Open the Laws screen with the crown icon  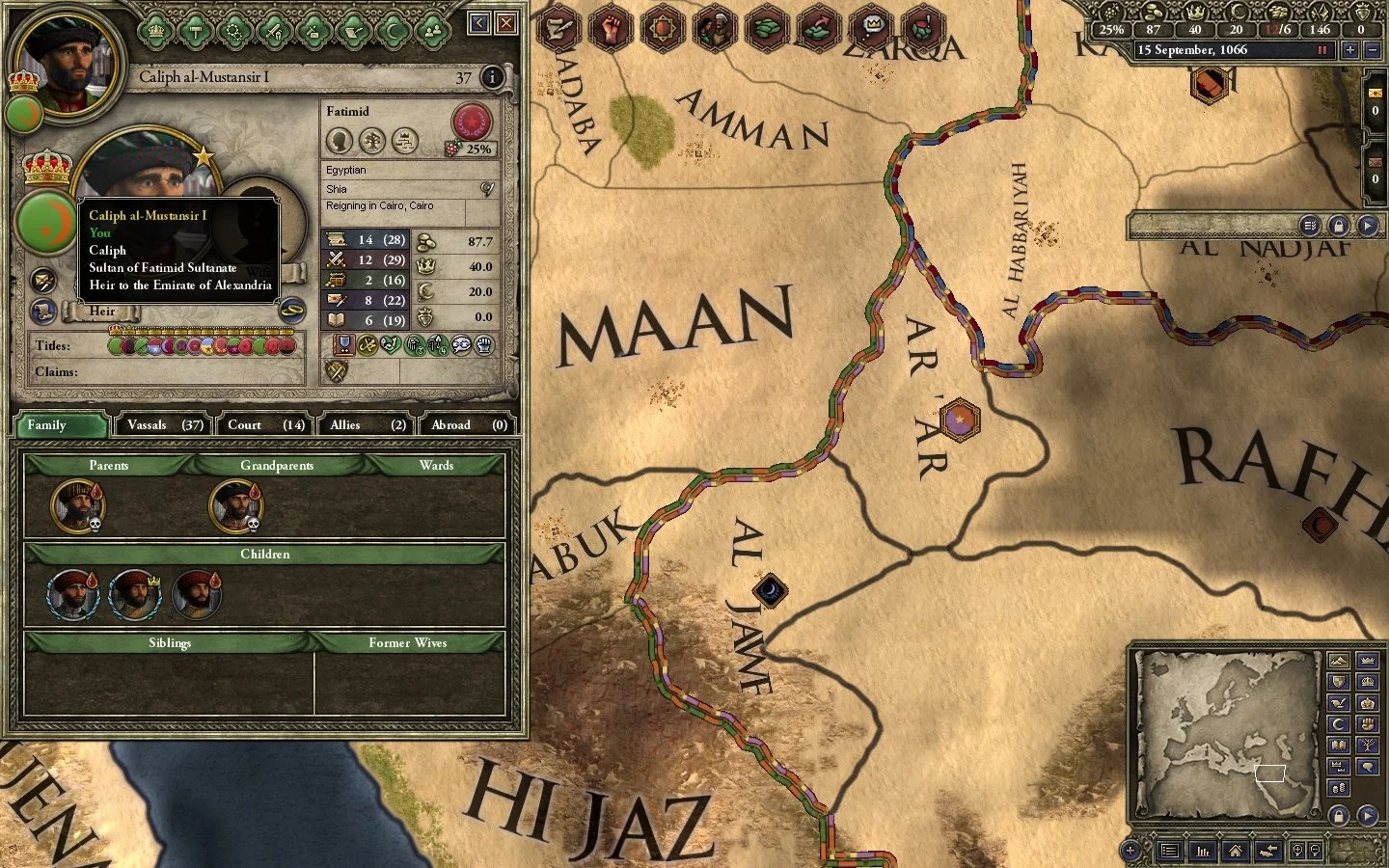coord(154,29)
